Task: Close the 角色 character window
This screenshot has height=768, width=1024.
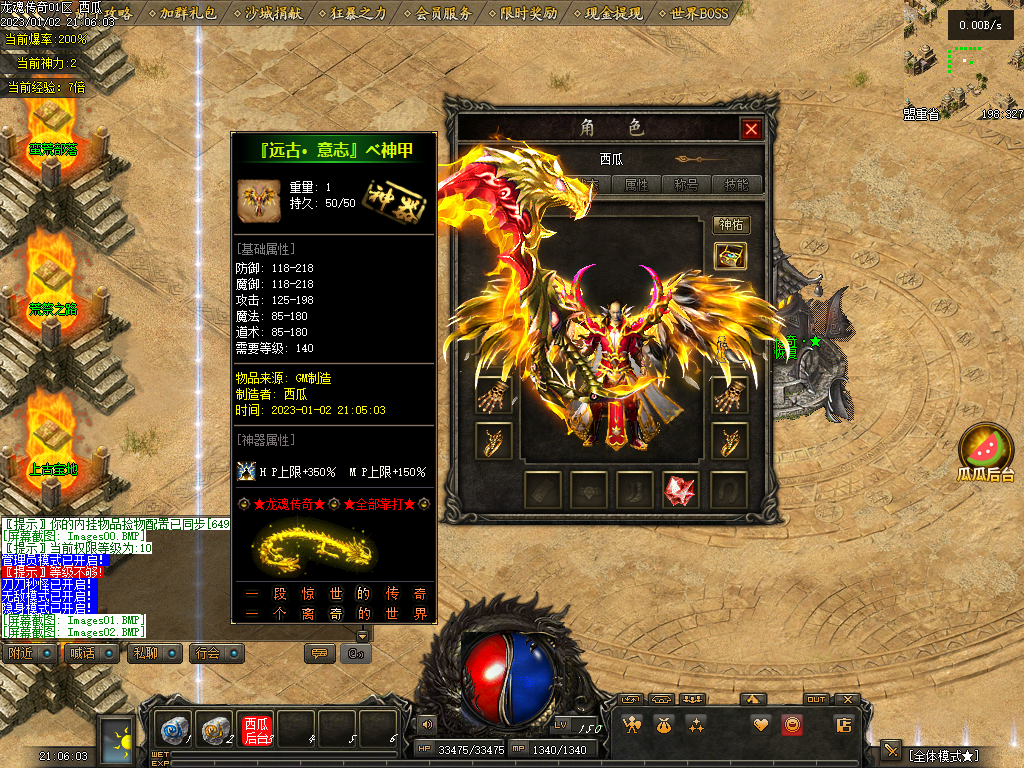Action: 751,129
